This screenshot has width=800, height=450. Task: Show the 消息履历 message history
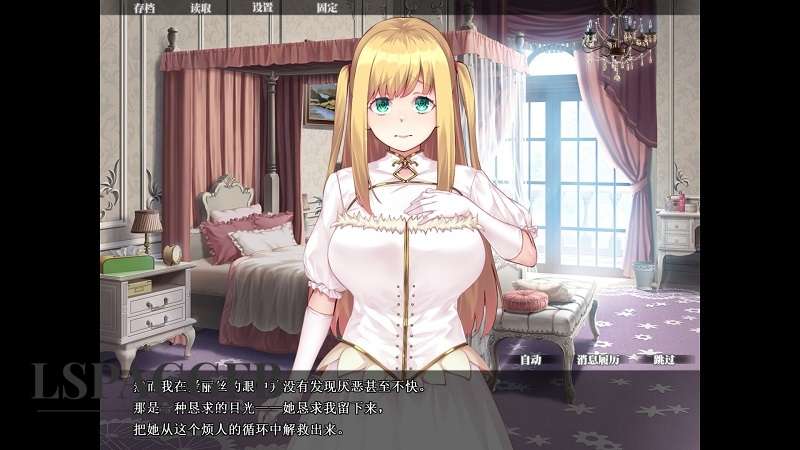[x=598, y=359]
